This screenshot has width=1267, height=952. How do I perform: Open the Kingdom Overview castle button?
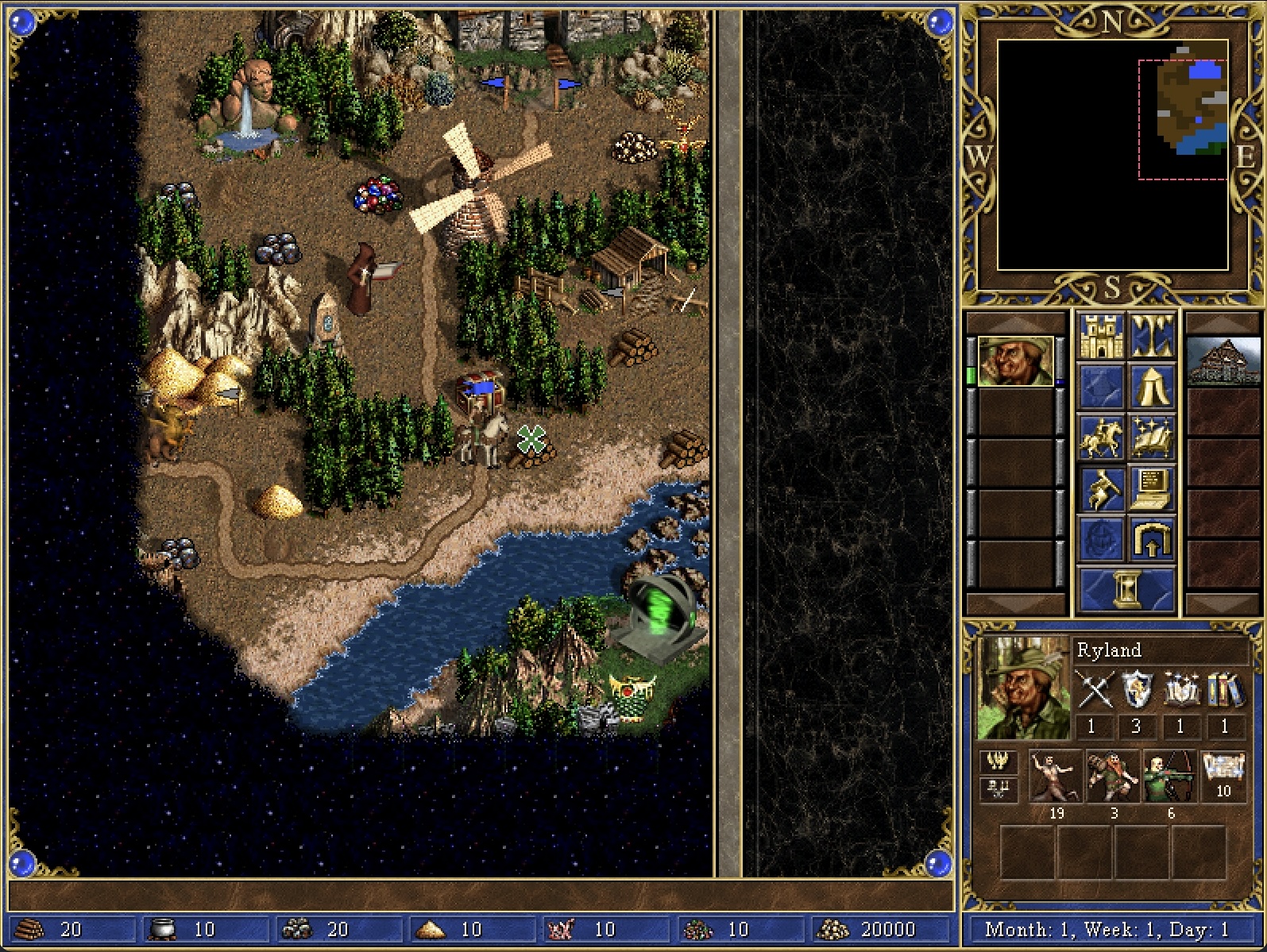(1100, 336)
